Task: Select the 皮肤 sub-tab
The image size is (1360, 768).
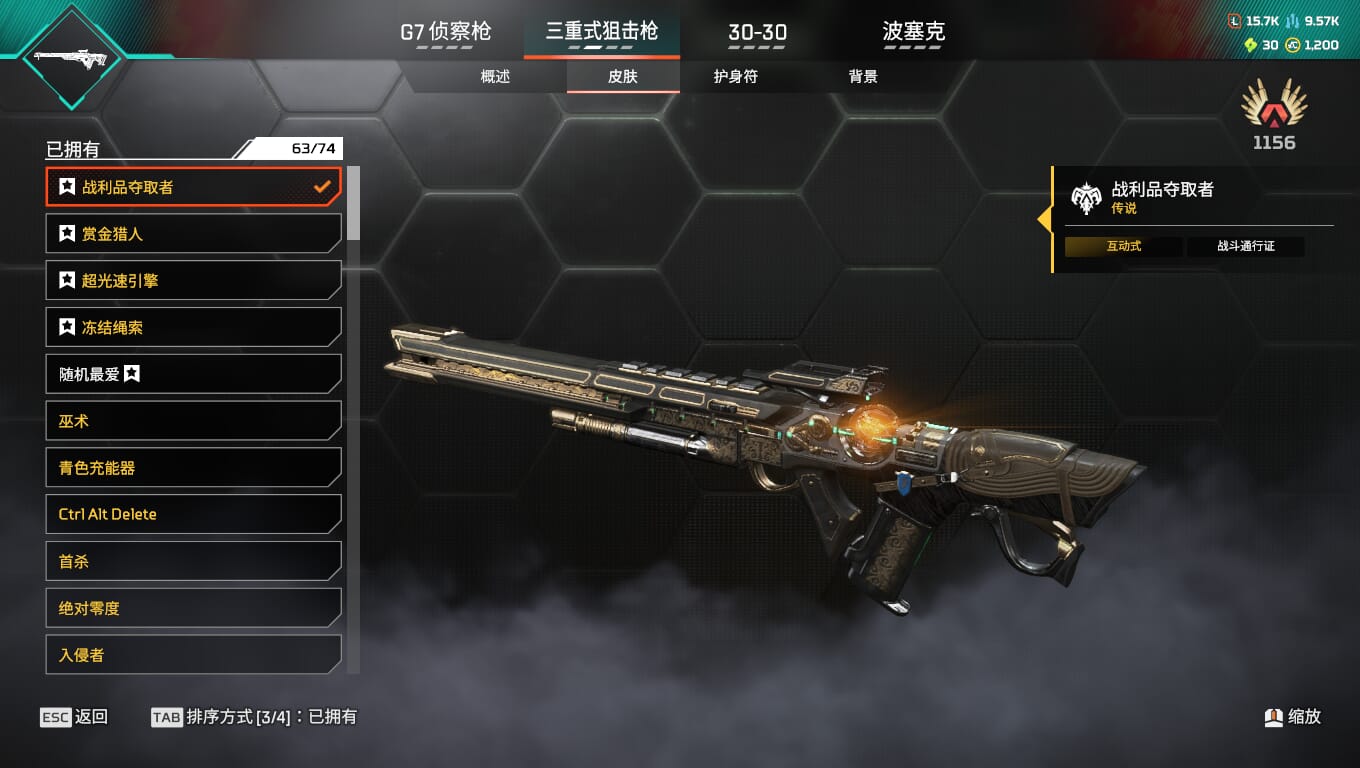Action: (622, 77)
